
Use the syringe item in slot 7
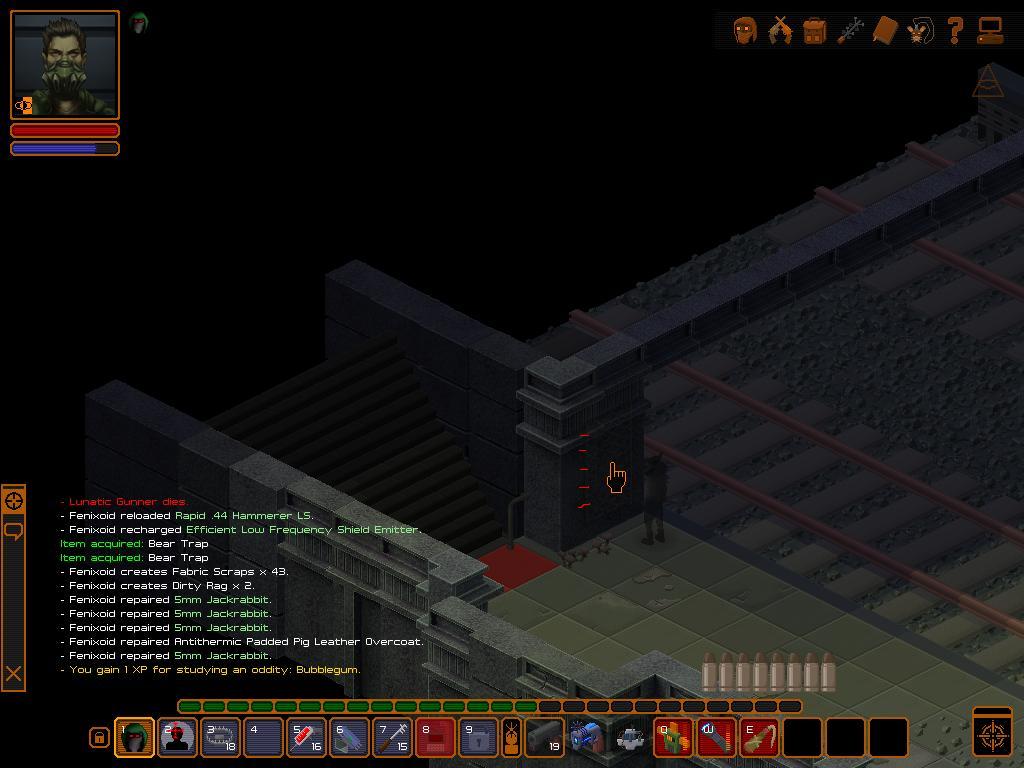392,738
